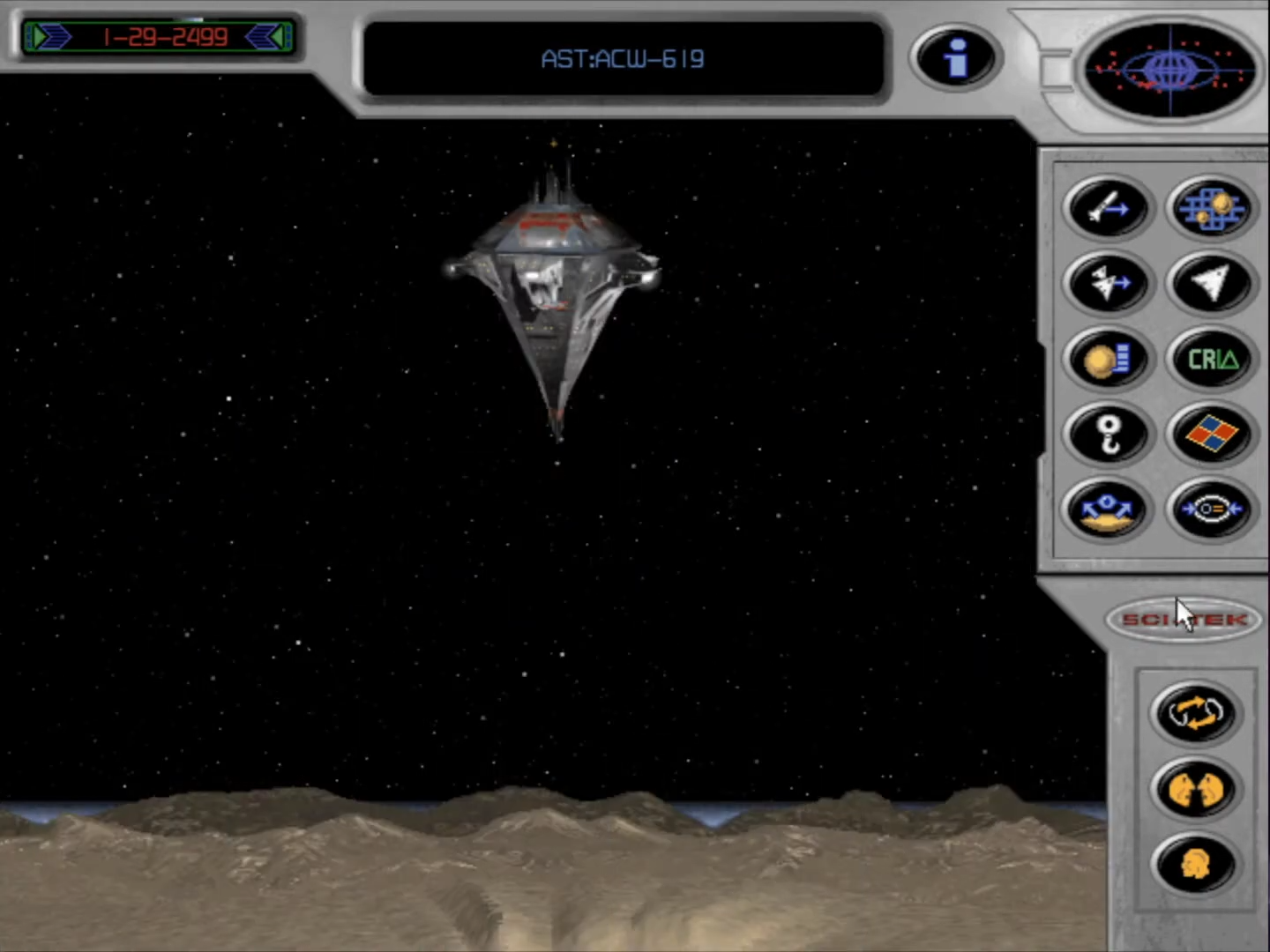Click the orange cycle arrows button
The image size is (1270, 952).
click(x=1195, y=712)
